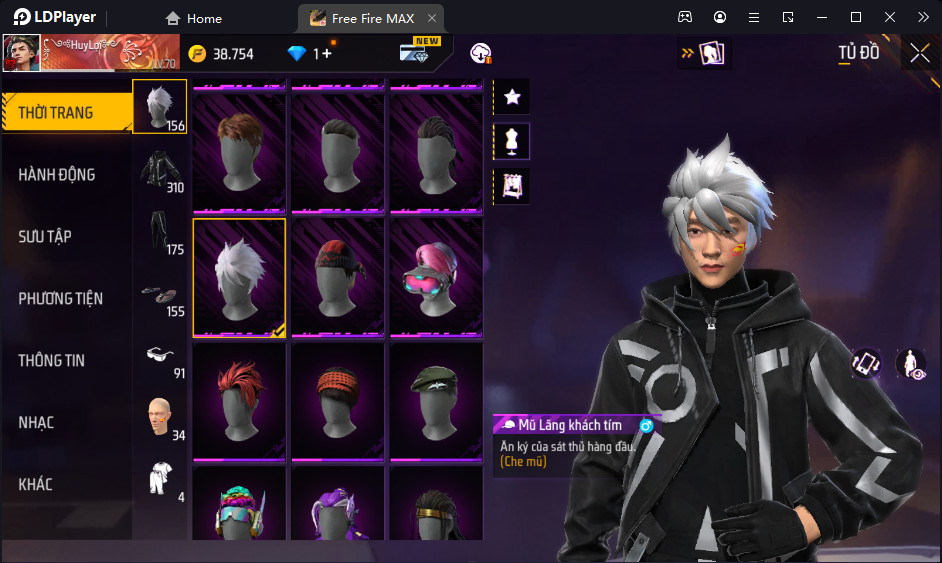The image size is (942, 563).
Task: Select the green military cap item
Action: pyautogui.click(x=436, y=400)
